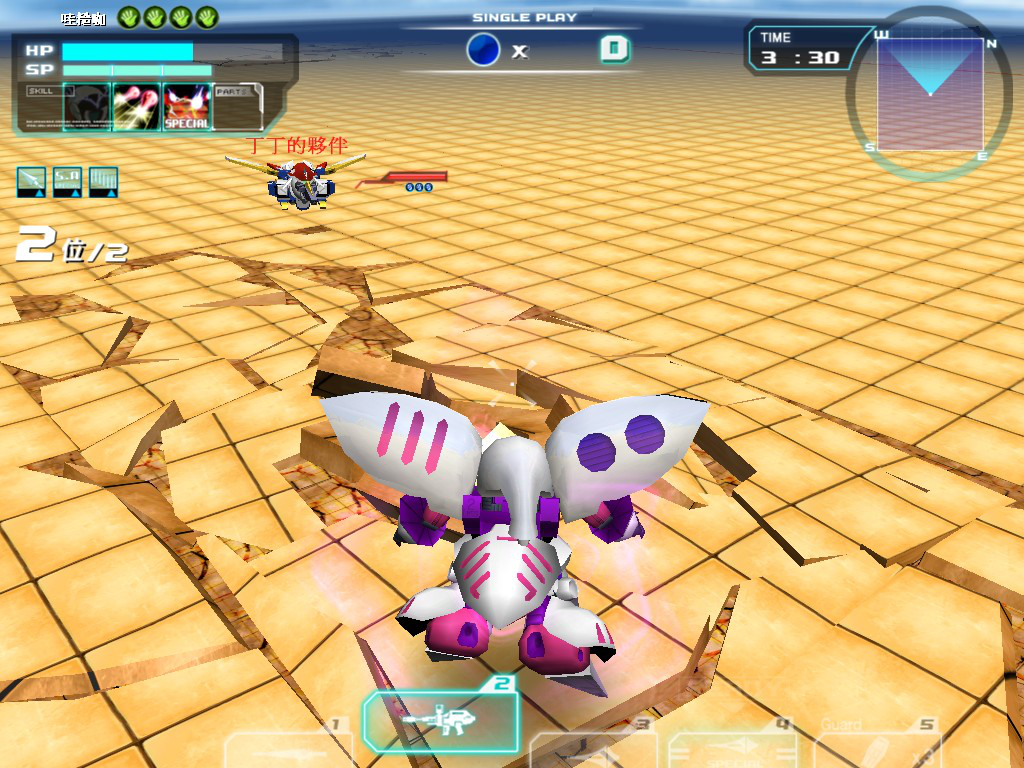Select the special weapon in slot 4
This screenshot has height=768, width=1024.
[733, 751]
